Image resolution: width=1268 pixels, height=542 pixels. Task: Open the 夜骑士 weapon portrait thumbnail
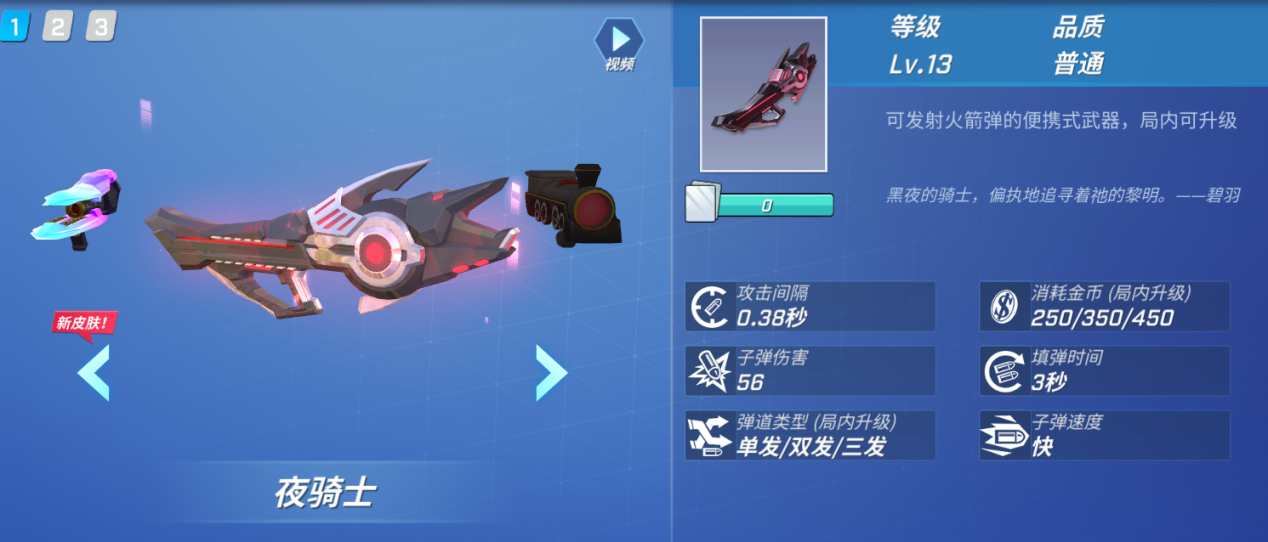[x=763, y=94]
